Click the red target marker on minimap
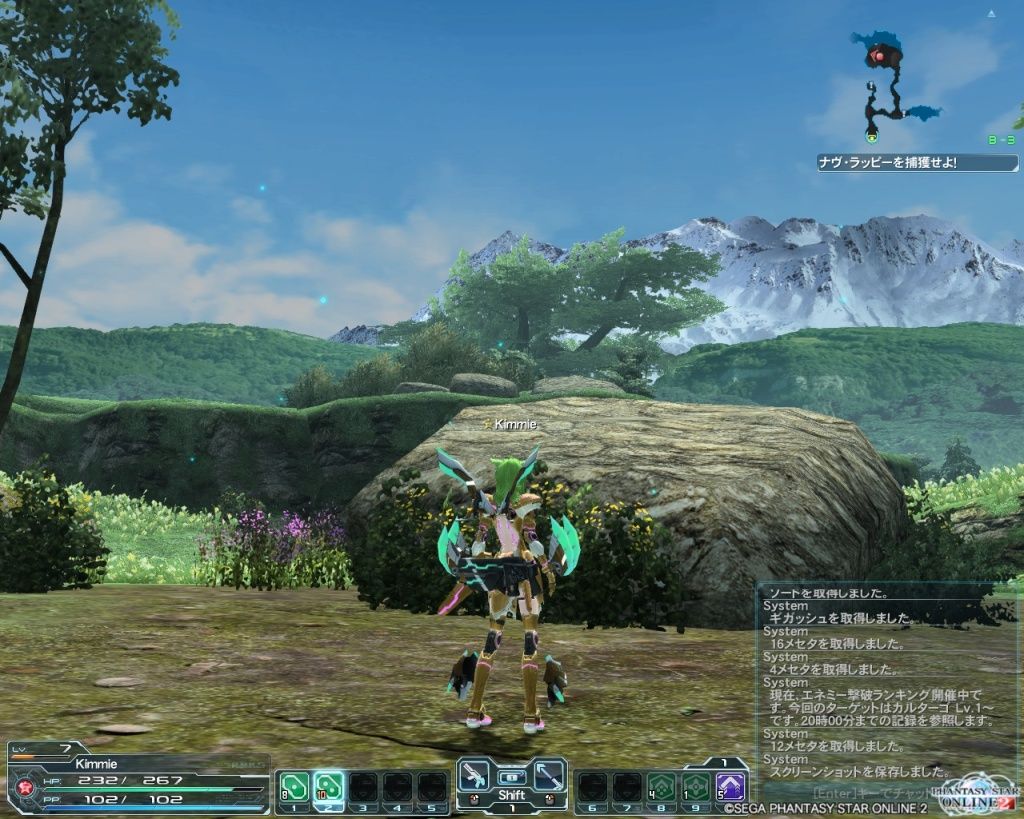Image resolution: width=1024 pixels, height=819 pixels. [x=879, y=56]
